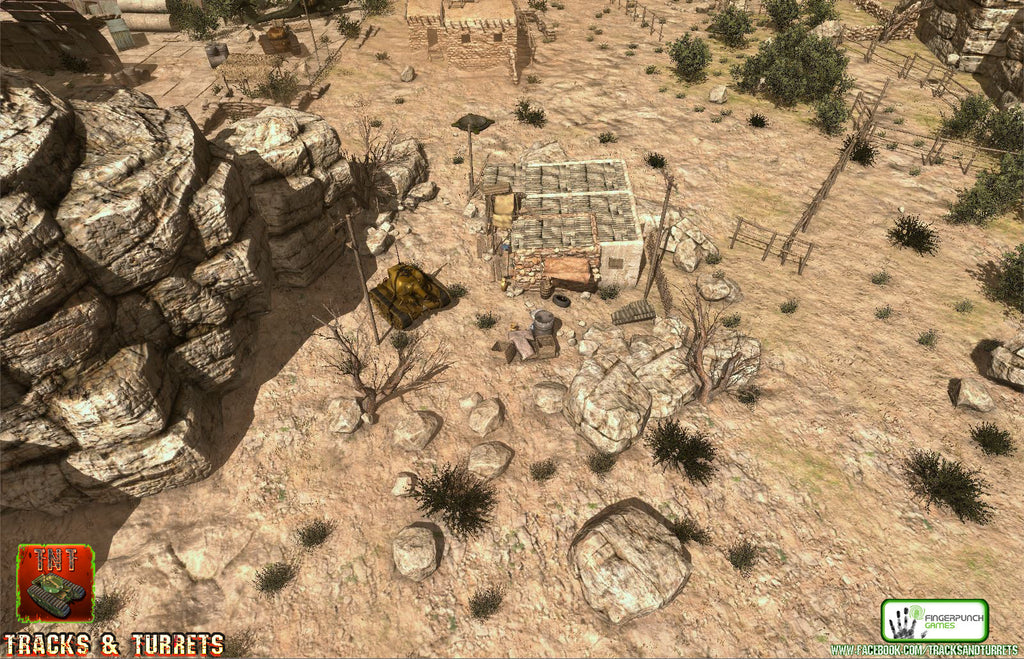Click the TNT tank logo icon
This screenshot has width=1024, height=659.
coord(55,583)
